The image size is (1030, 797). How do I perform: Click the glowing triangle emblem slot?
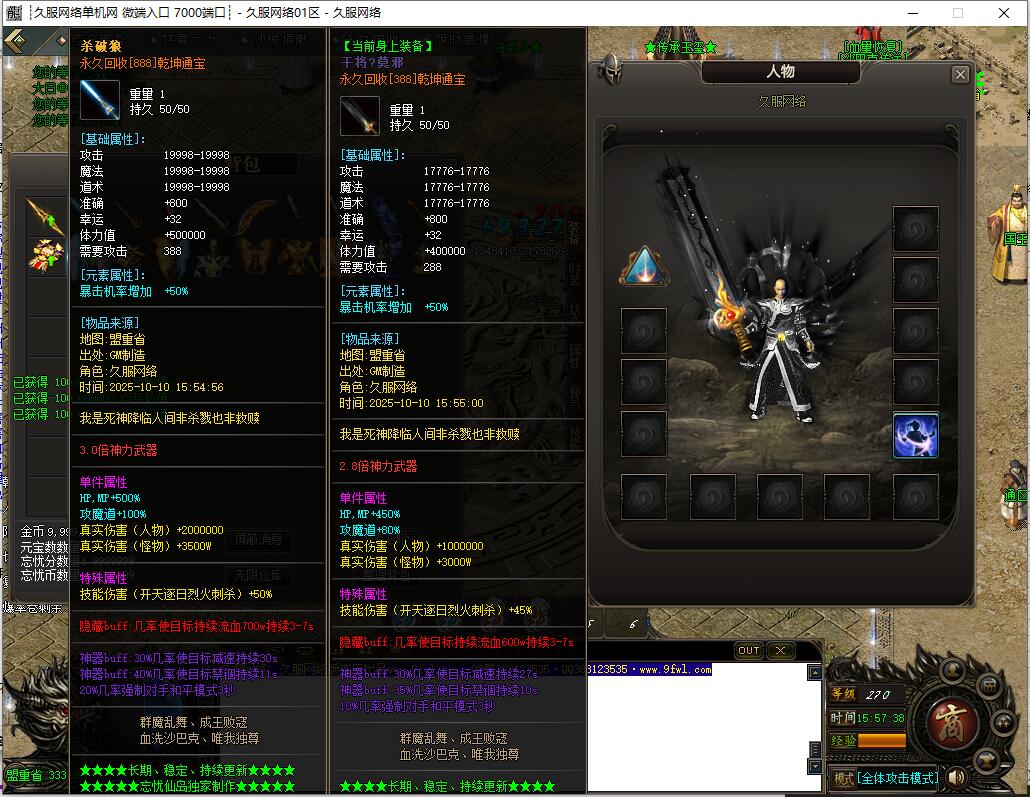click(x=643, y=266)
